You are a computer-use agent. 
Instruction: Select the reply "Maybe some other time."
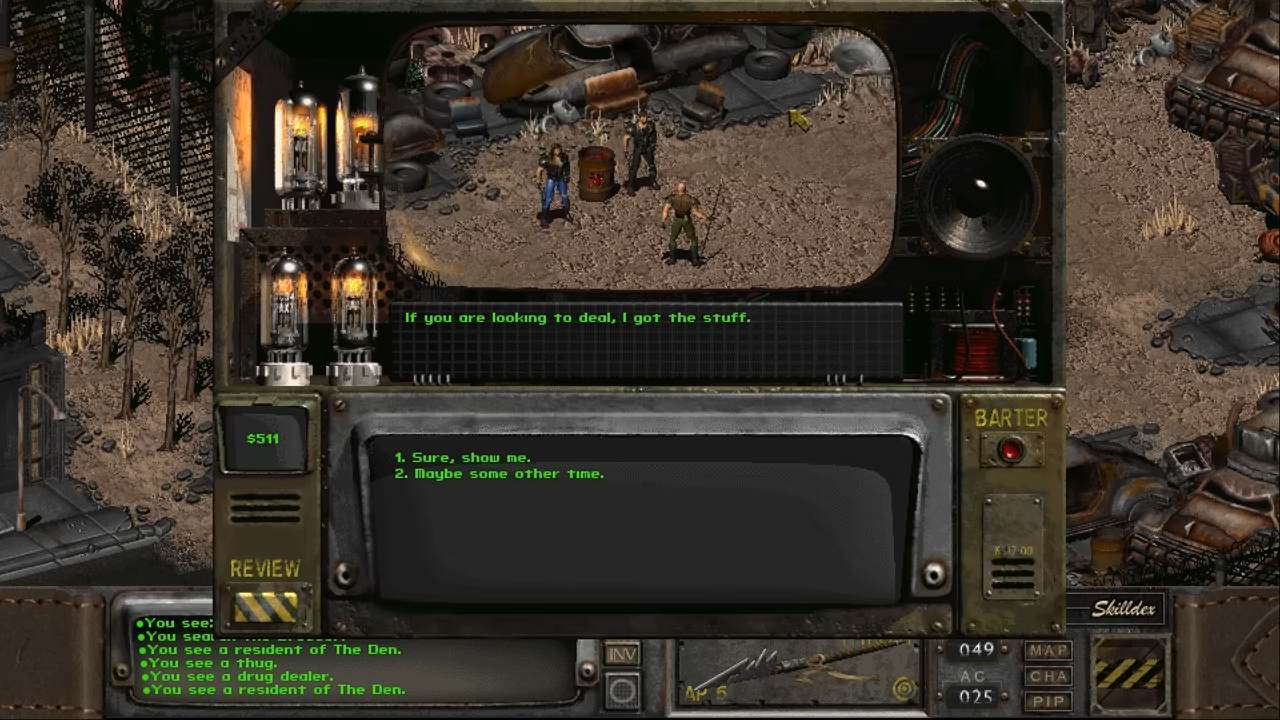[509, 474]
